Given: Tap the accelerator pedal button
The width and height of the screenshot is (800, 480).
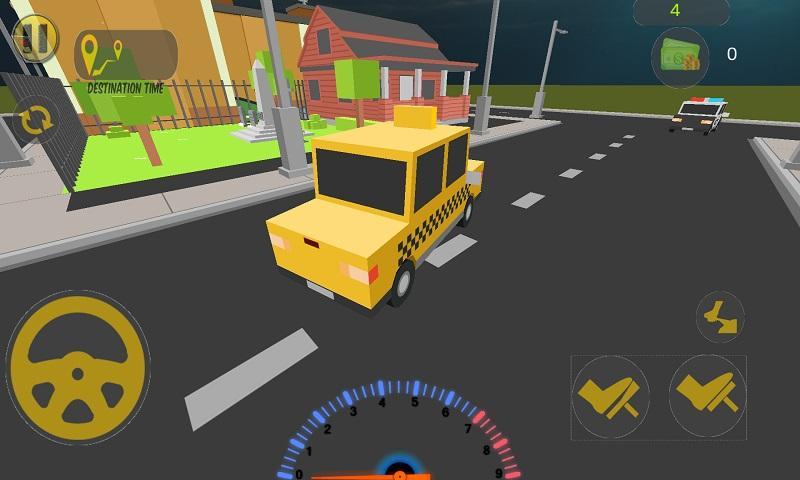Looking at the screenshot, I should click(x=708, y=394).
